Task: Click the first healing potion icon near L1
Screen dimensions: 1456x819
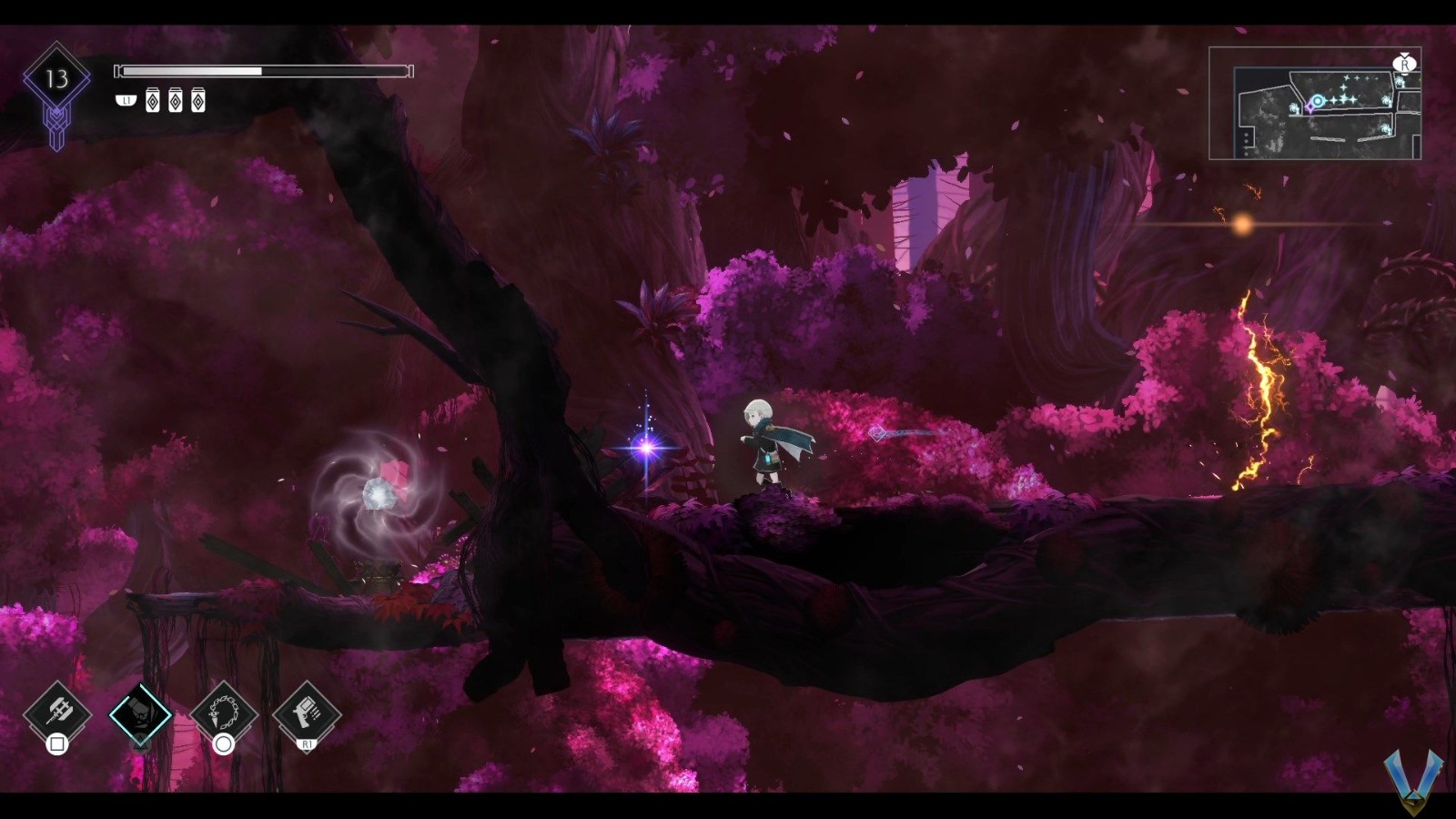Action: coord(153,99)
